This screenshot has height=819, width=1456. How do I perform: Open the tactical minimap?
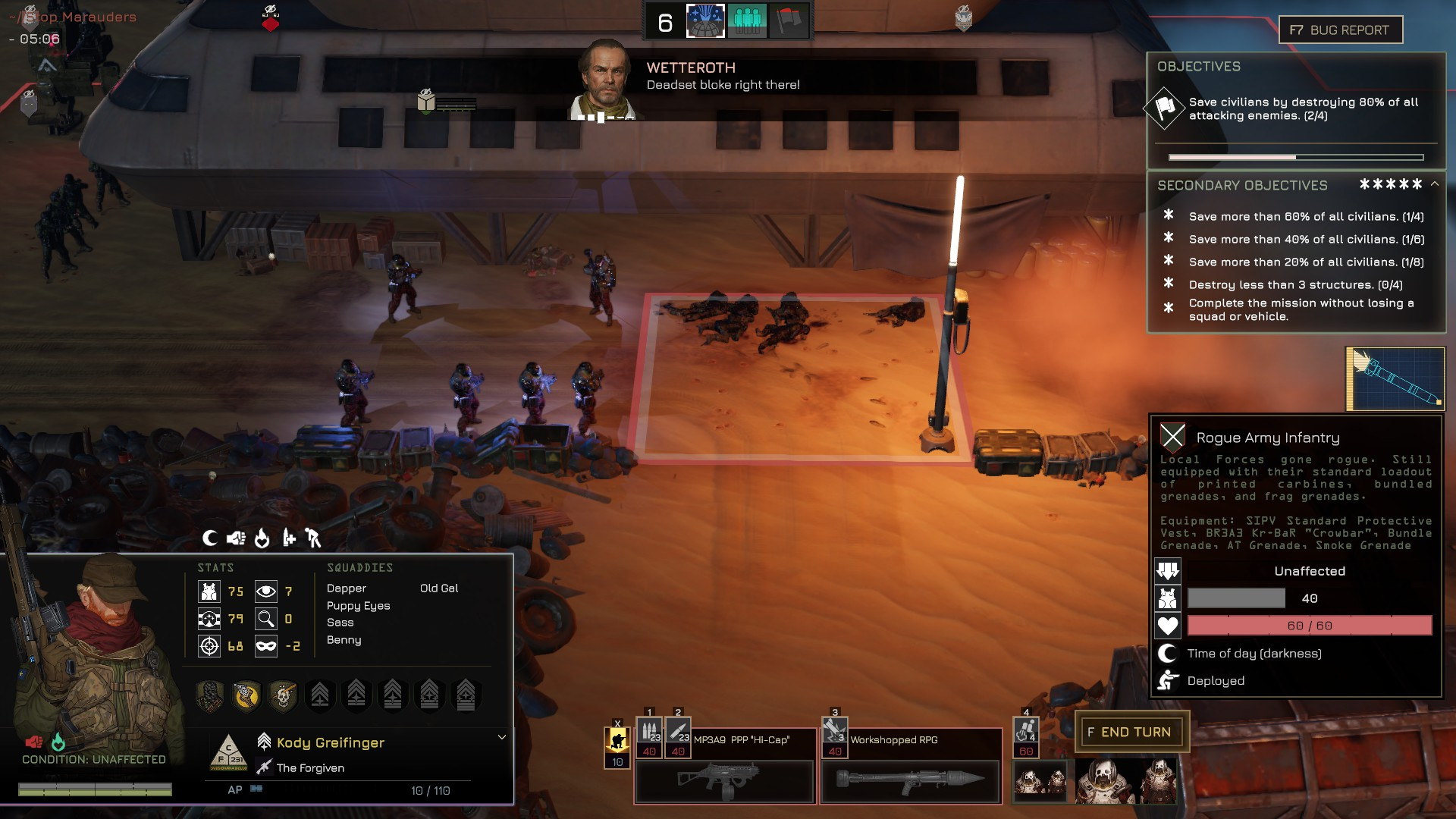[1395, 378]
